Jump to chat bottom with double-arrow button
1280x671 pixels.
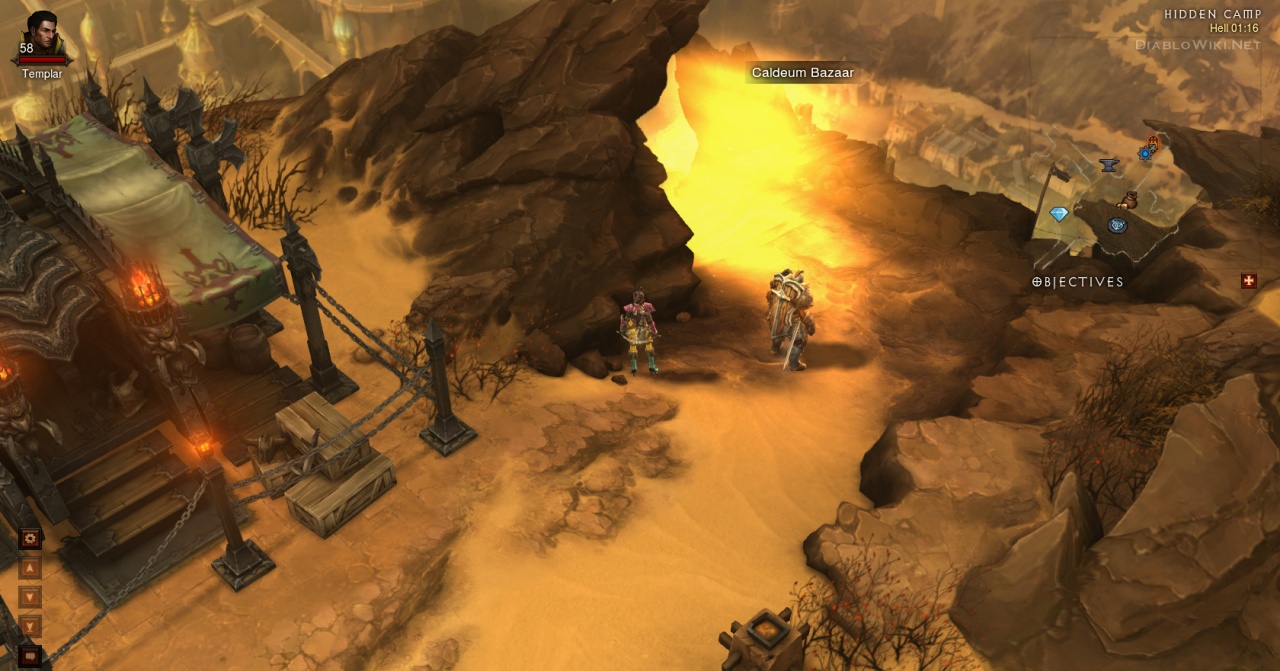click(30, 626)
